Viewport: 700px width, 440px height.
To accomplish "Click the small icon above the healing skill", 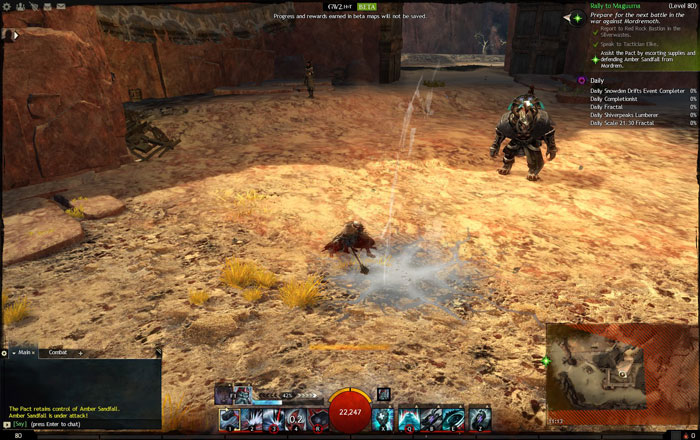I will pos(383,394).
